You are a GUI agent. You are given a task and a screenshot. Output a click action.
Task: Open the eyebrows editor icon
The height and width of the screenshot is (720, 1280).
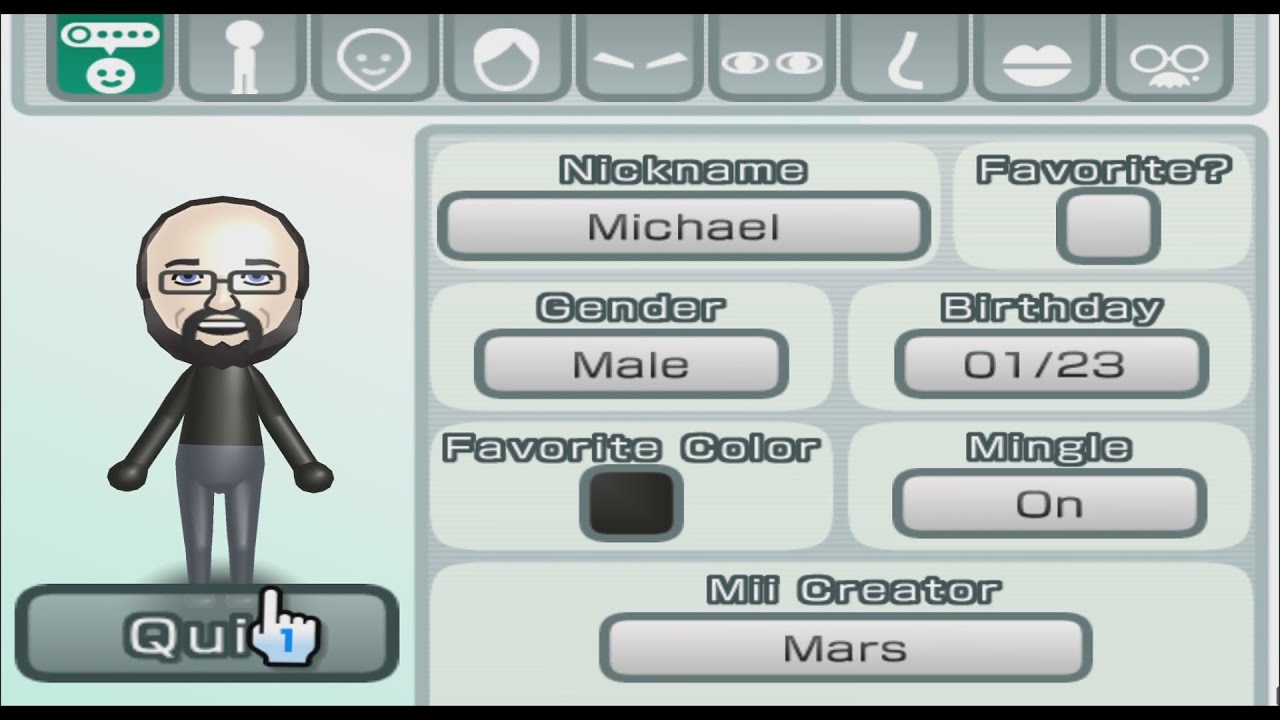[x=639, y=55]
